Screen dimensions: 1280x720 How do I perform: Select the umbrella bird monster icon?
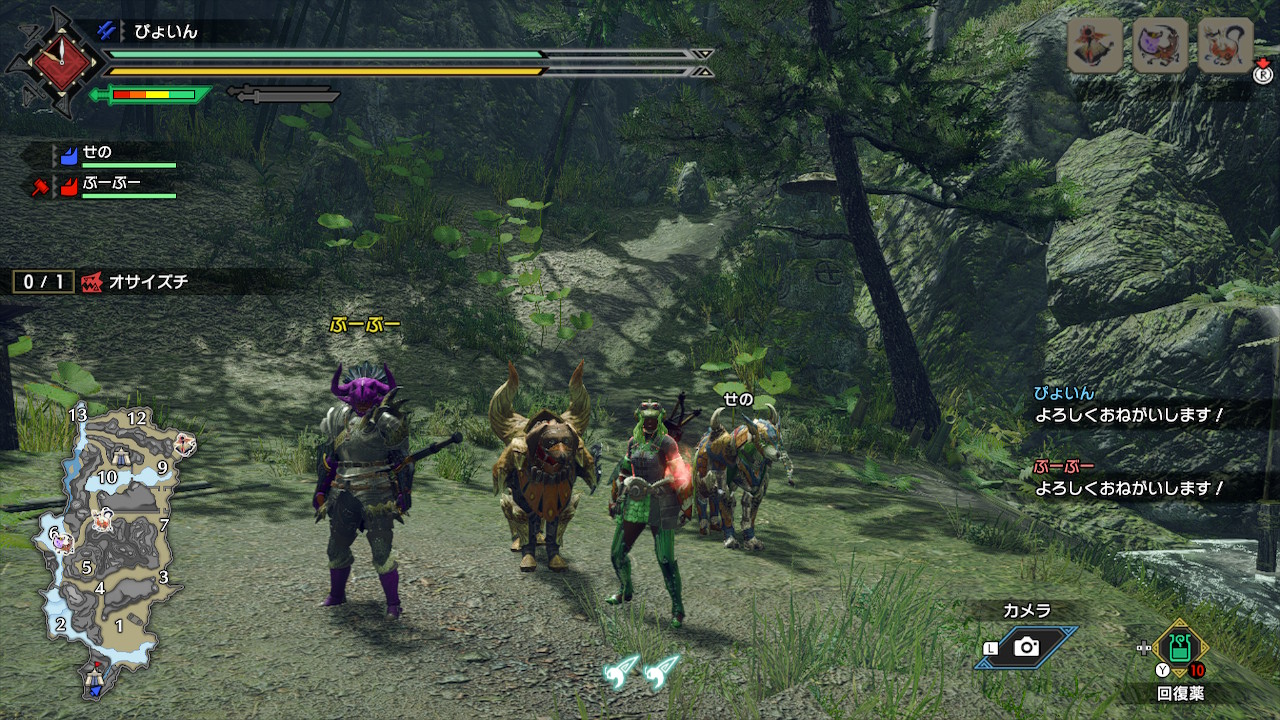tap(1094, 45)
